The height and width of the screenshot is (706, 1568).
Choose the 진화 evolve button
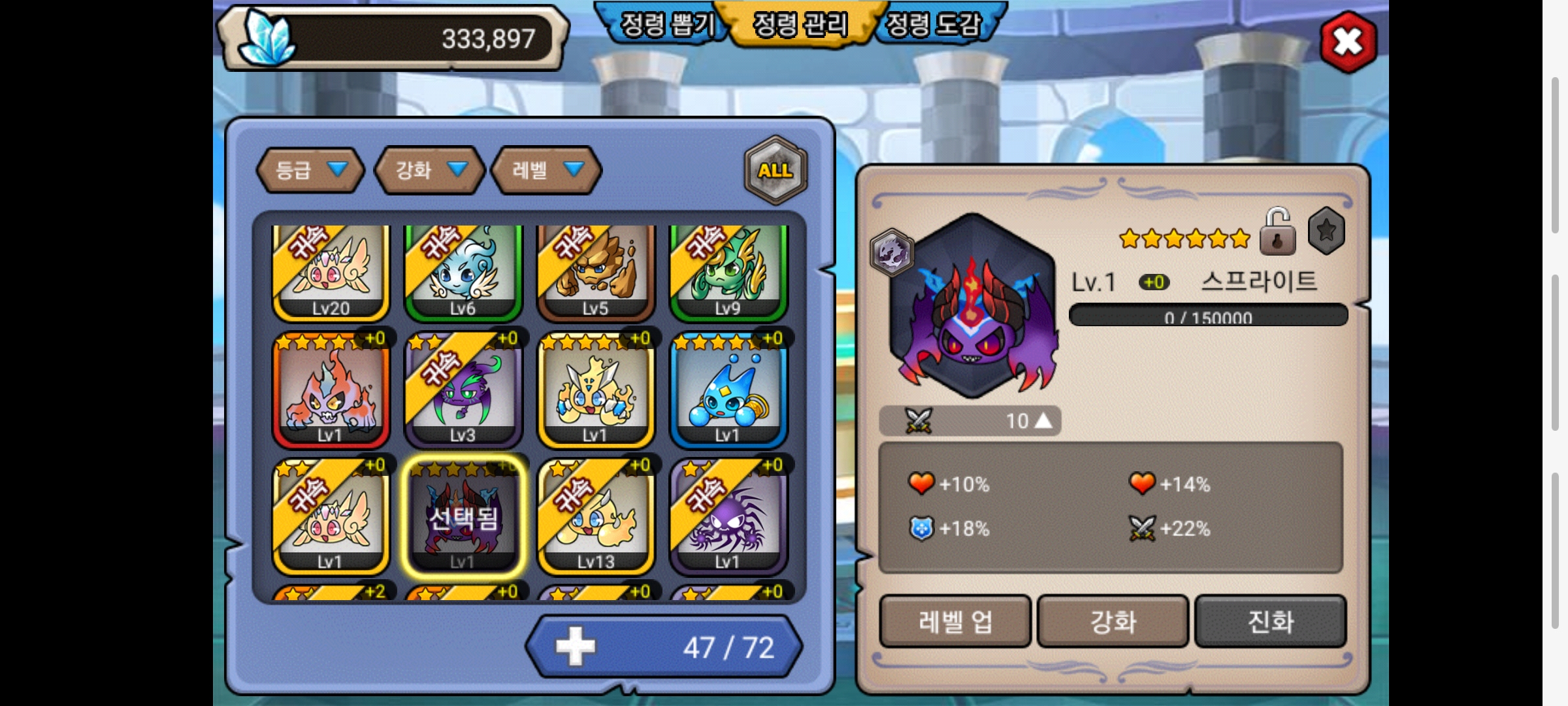coord(1270,621)
